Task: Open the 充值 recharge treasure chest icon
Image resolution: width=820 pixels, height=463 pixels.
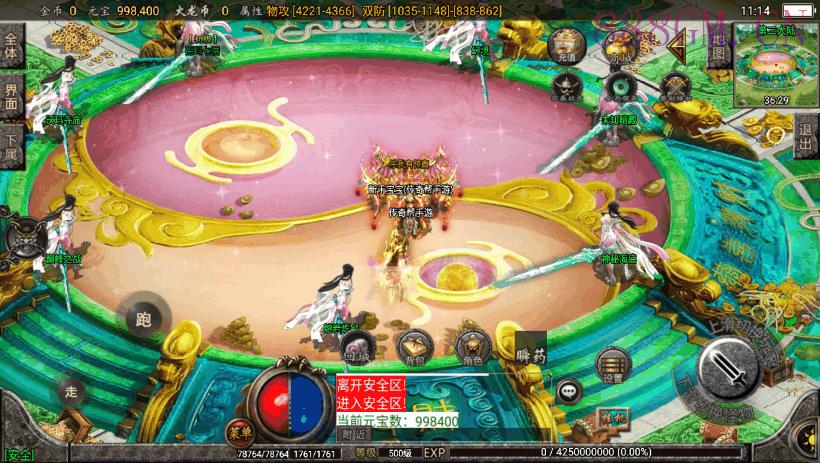Action: pos(564,44)
